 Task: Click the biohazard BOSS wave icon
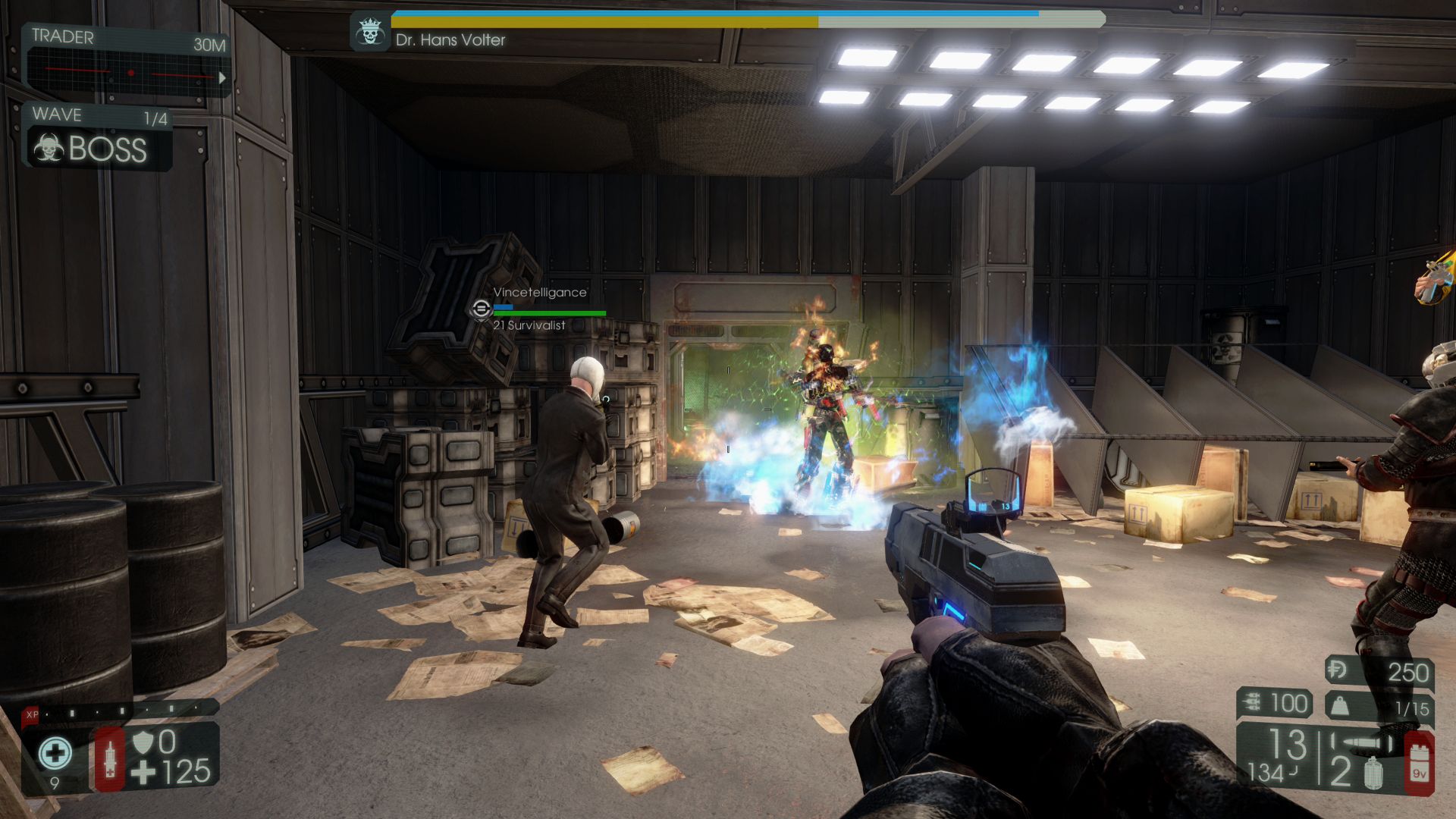[x=49, y=148]
